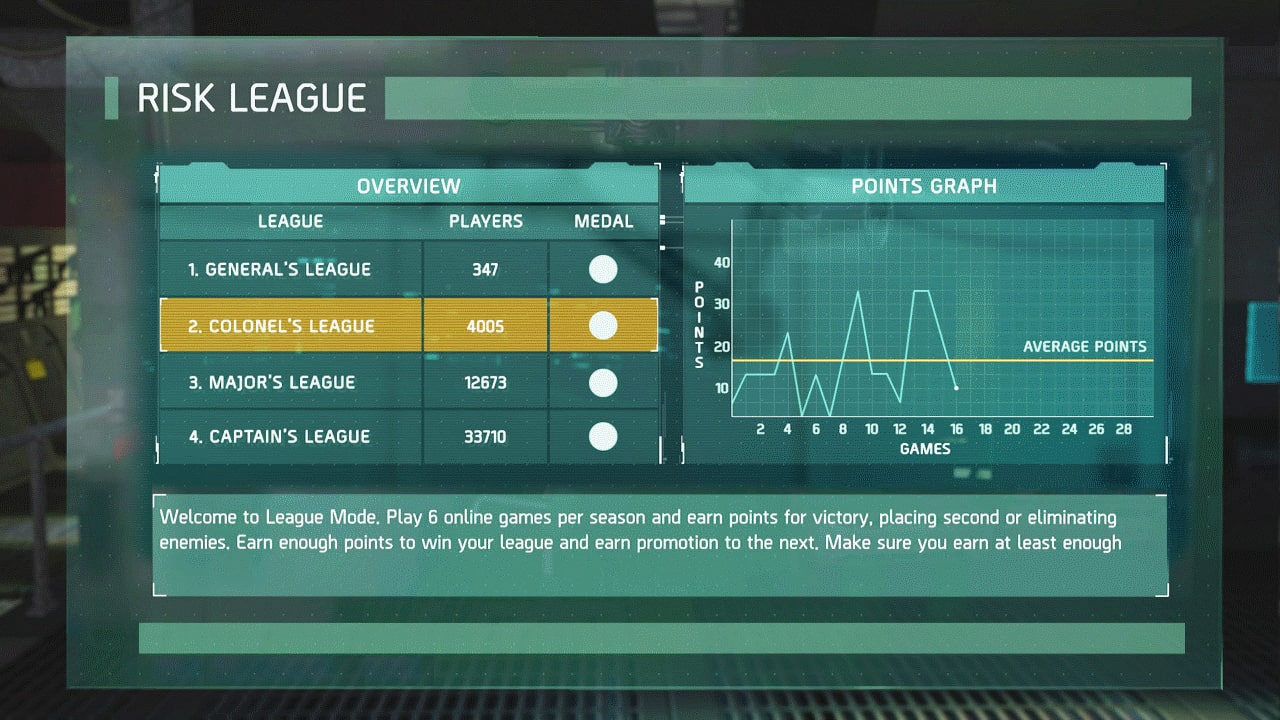Image resolution: width=1280 pixels, height=720 pixels.
Task: Click the Medal column header
Action: 604,222
